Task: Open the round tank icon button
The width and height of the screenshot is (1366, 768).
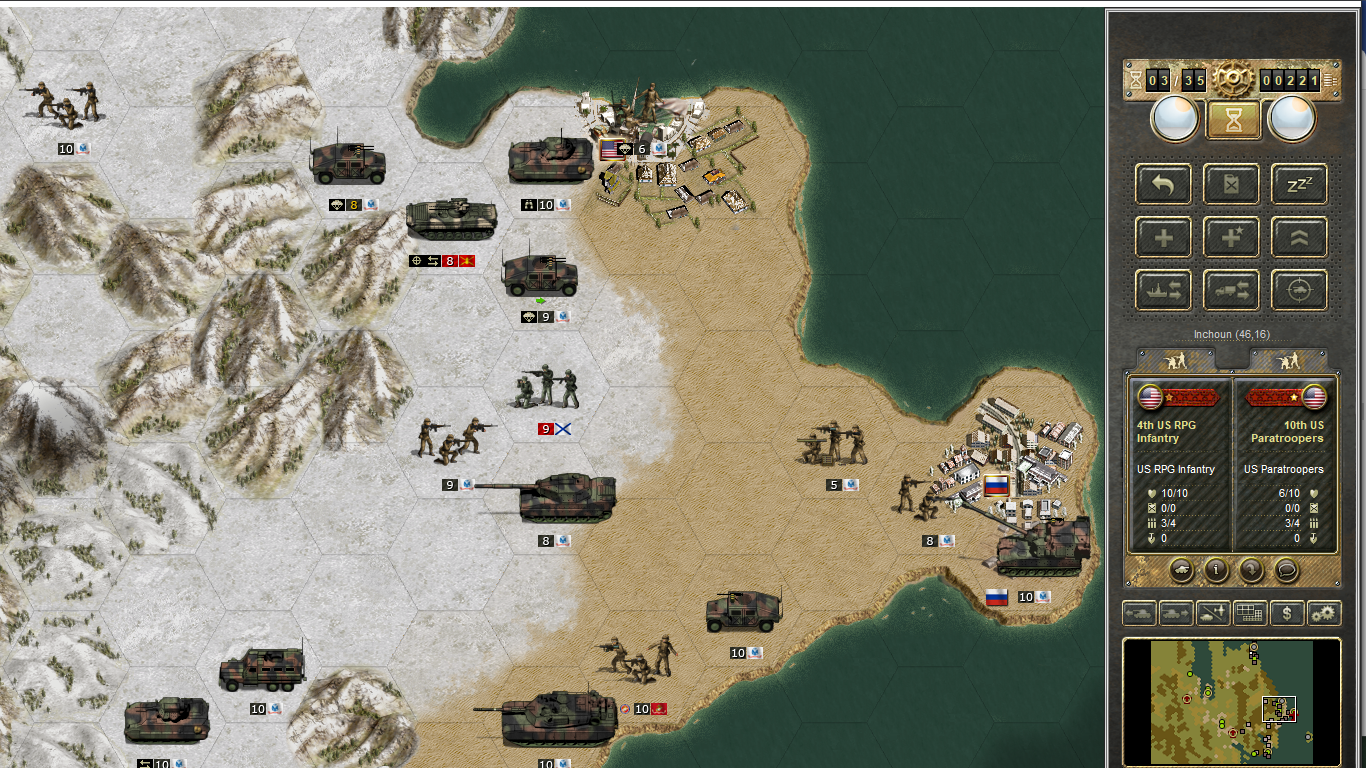Action: [x=1181, y=570]
